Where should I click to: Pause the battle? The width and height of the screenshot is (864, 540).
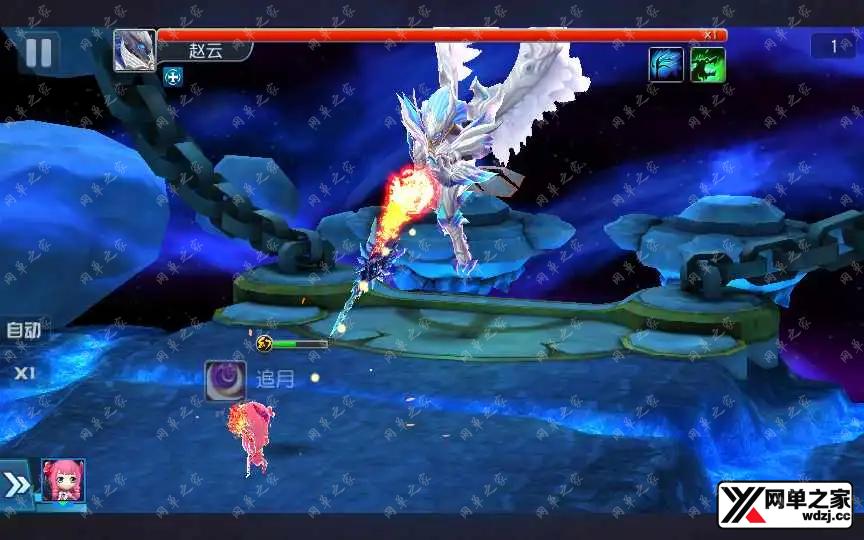[38, 53]
